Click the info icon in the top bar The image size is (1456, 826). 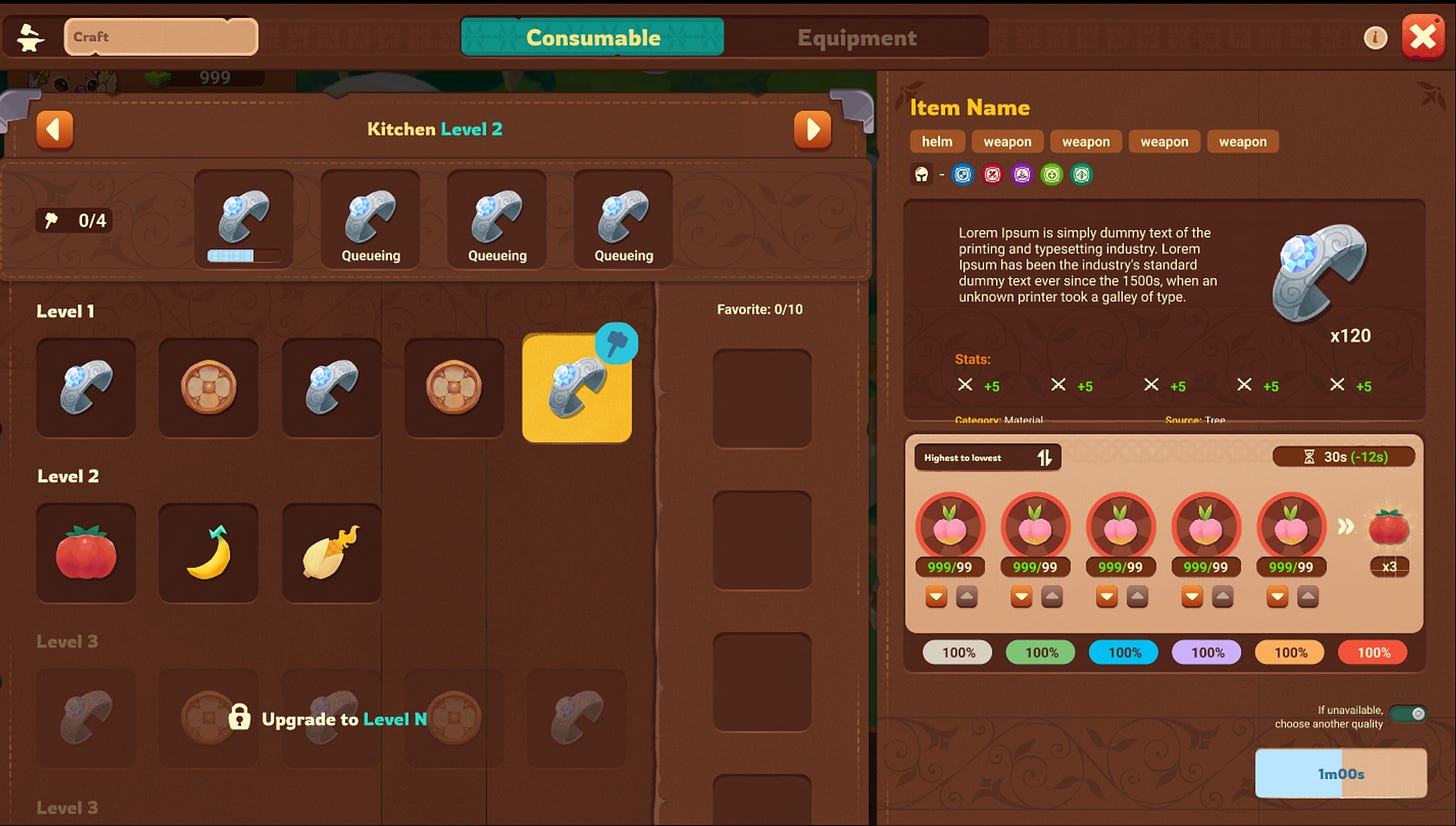[1376, 37]
